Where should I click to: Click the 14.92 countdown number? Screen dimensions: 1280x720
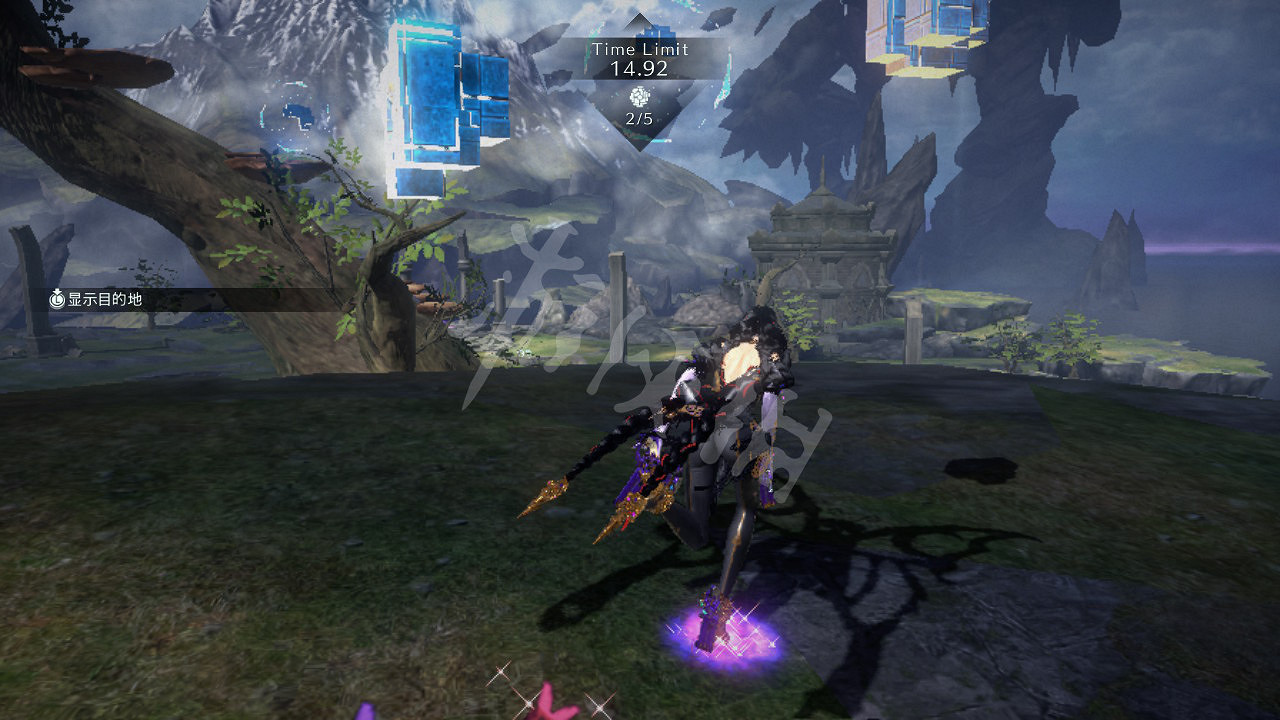click(638, 68)
